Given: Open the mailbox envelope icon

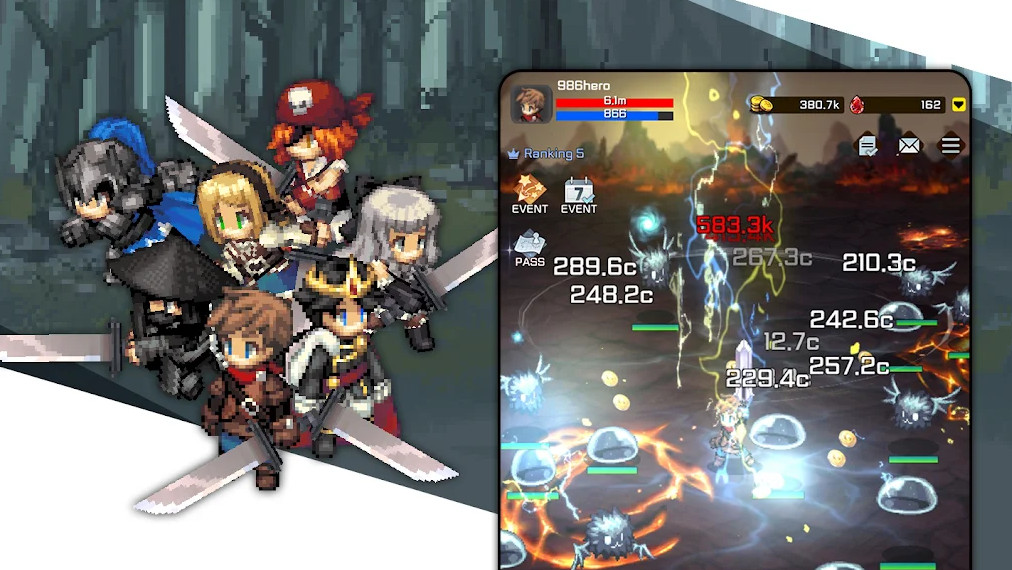Looking at the screenshot, I should pos(908,146).
